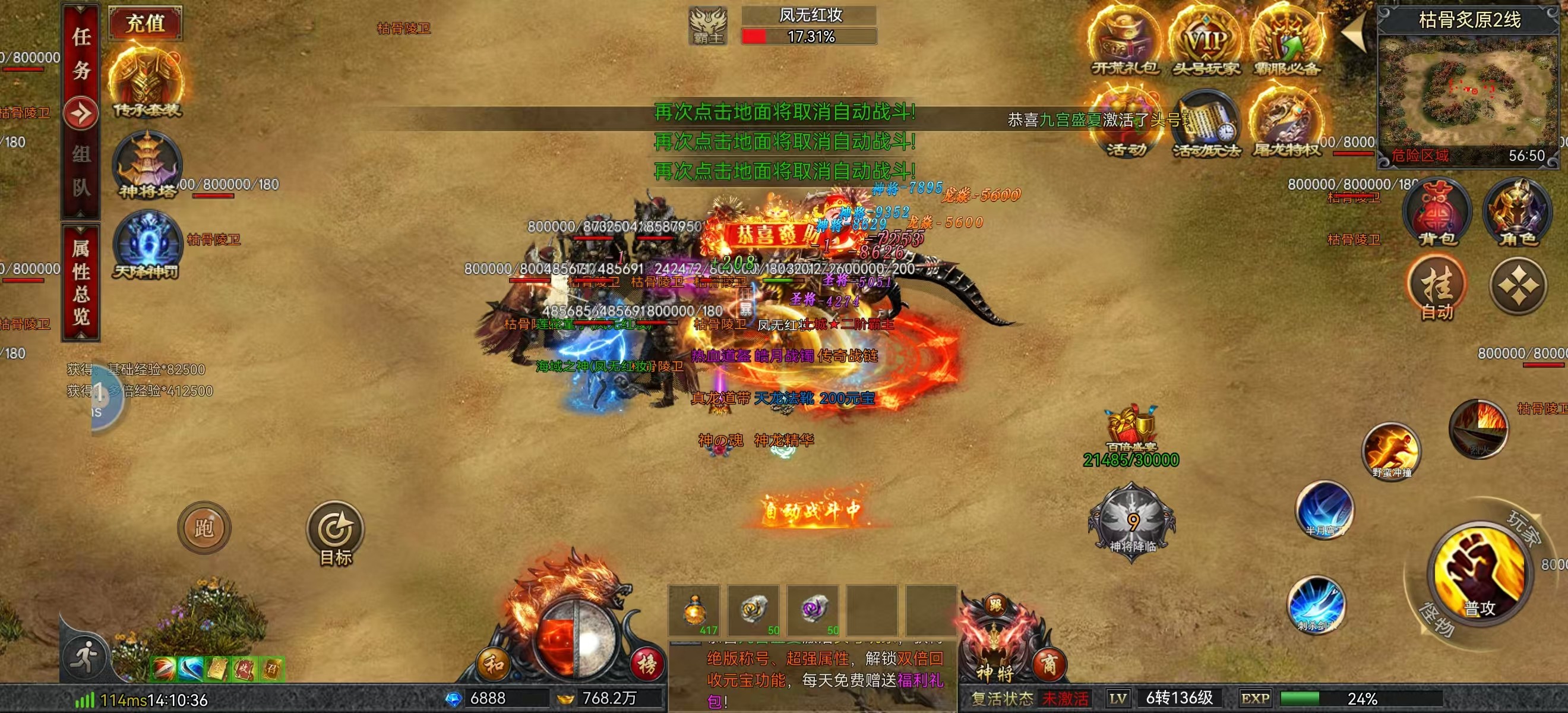Open the 任务 quest tab
The height and width of the screenshot is (713, 1568).
(81, 53)
